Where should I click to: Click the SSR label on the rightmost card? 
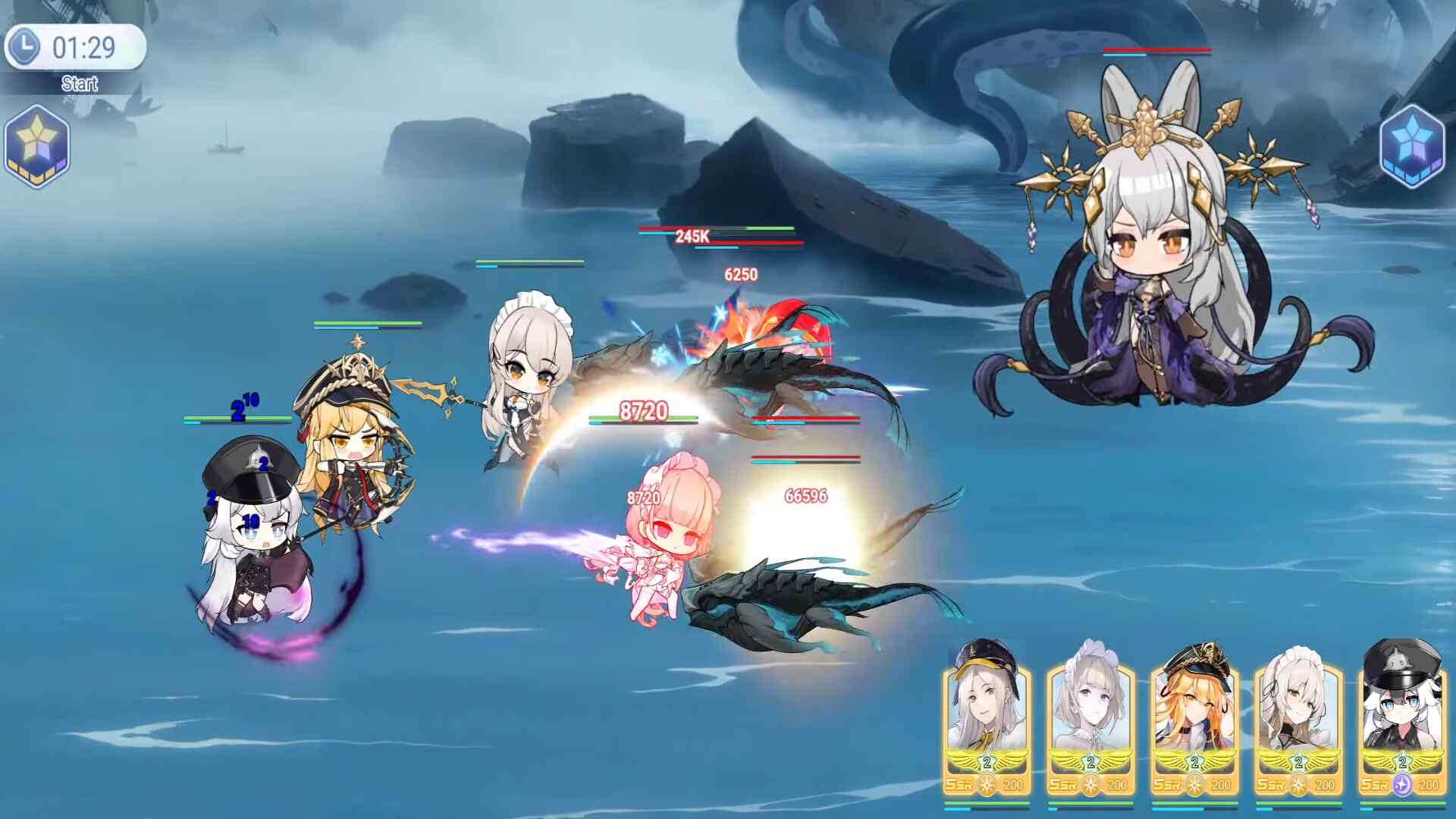pos(1374,784)
